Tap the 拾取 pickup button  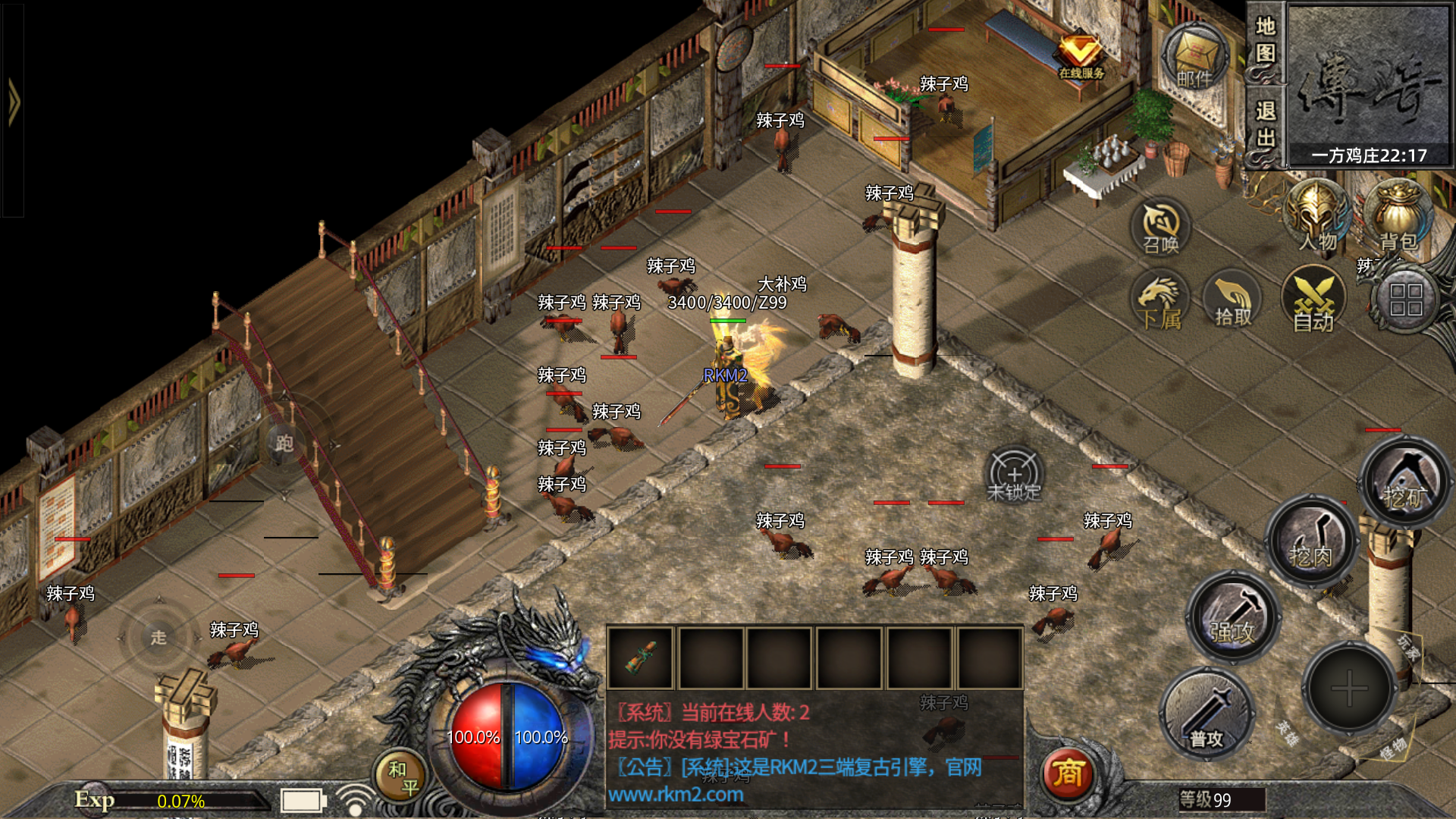(x=1233, y=302)
